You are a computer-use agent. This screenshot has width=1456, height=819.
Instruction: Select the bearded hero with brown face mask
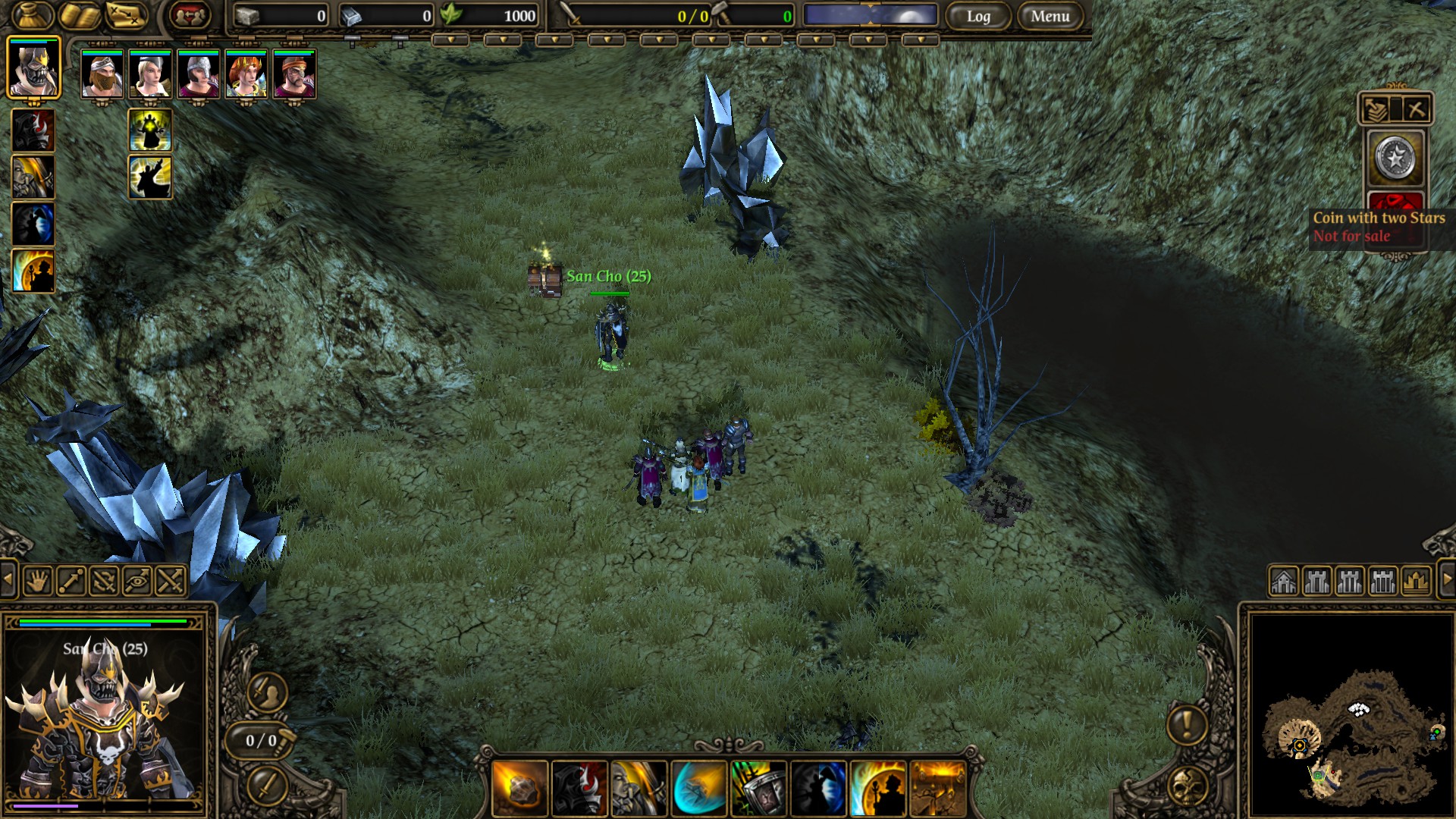coord(102,74)
